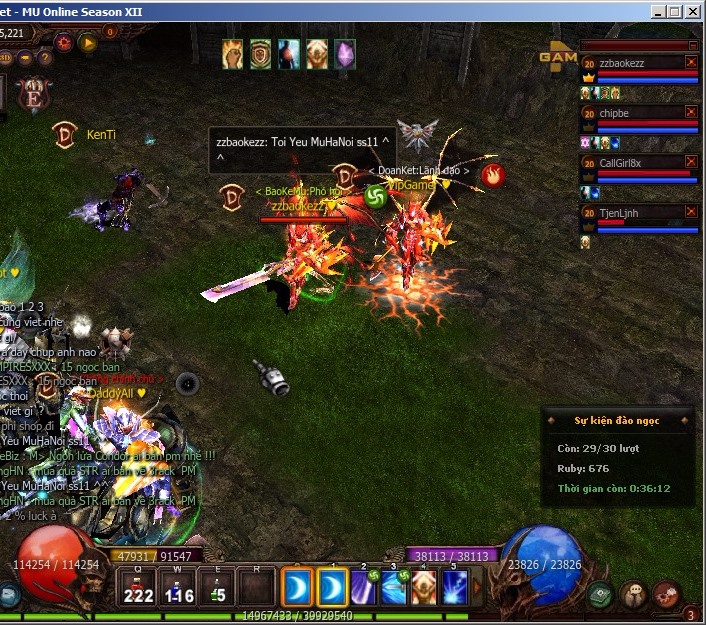This screenshot has height=625, width=706.
Task: Open the question mark help button
Action: tap(46, 58)
